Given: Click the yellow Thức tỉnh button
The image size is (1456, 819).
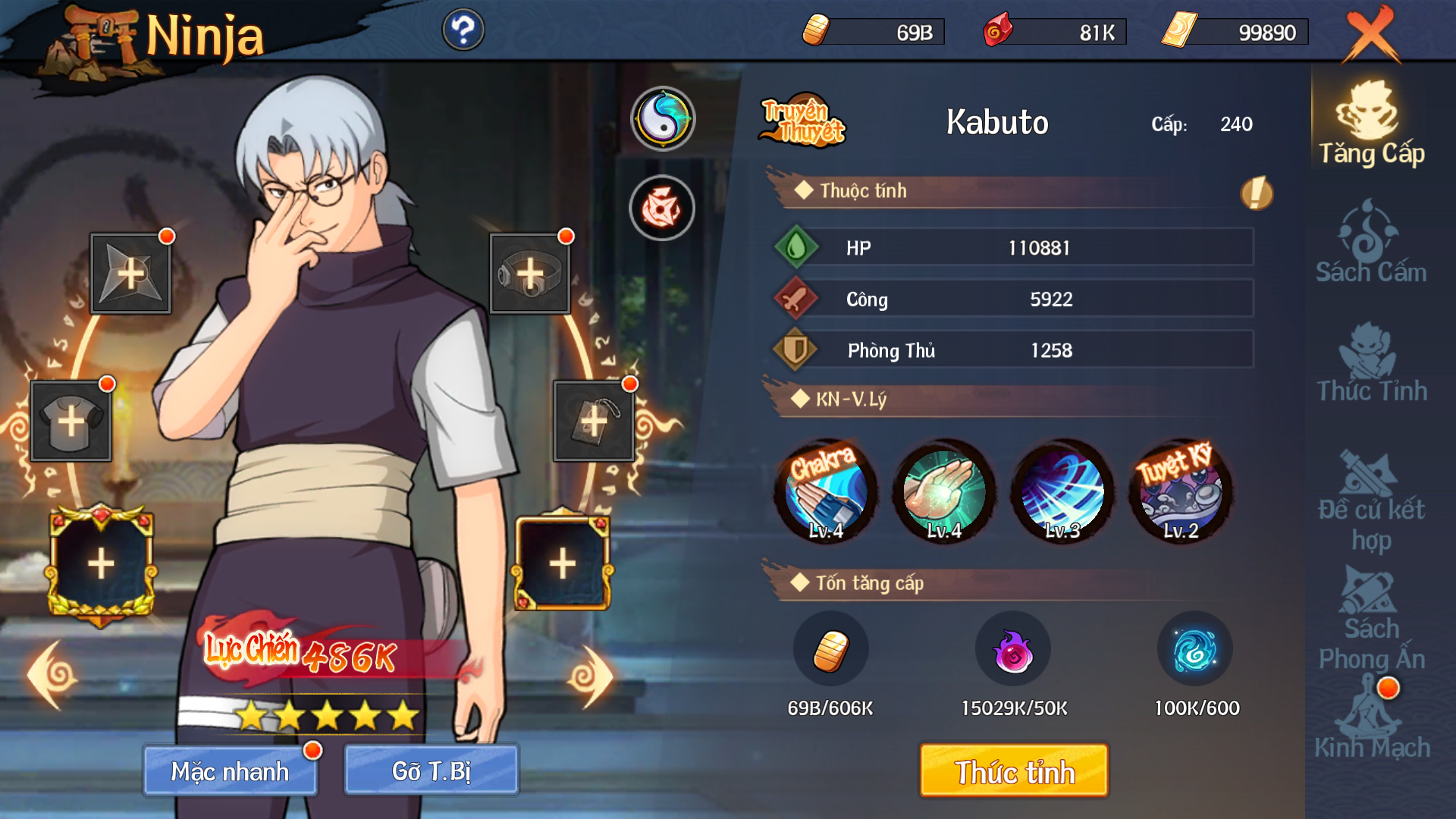Looking at the screenshot, I should click(1013, 770).
